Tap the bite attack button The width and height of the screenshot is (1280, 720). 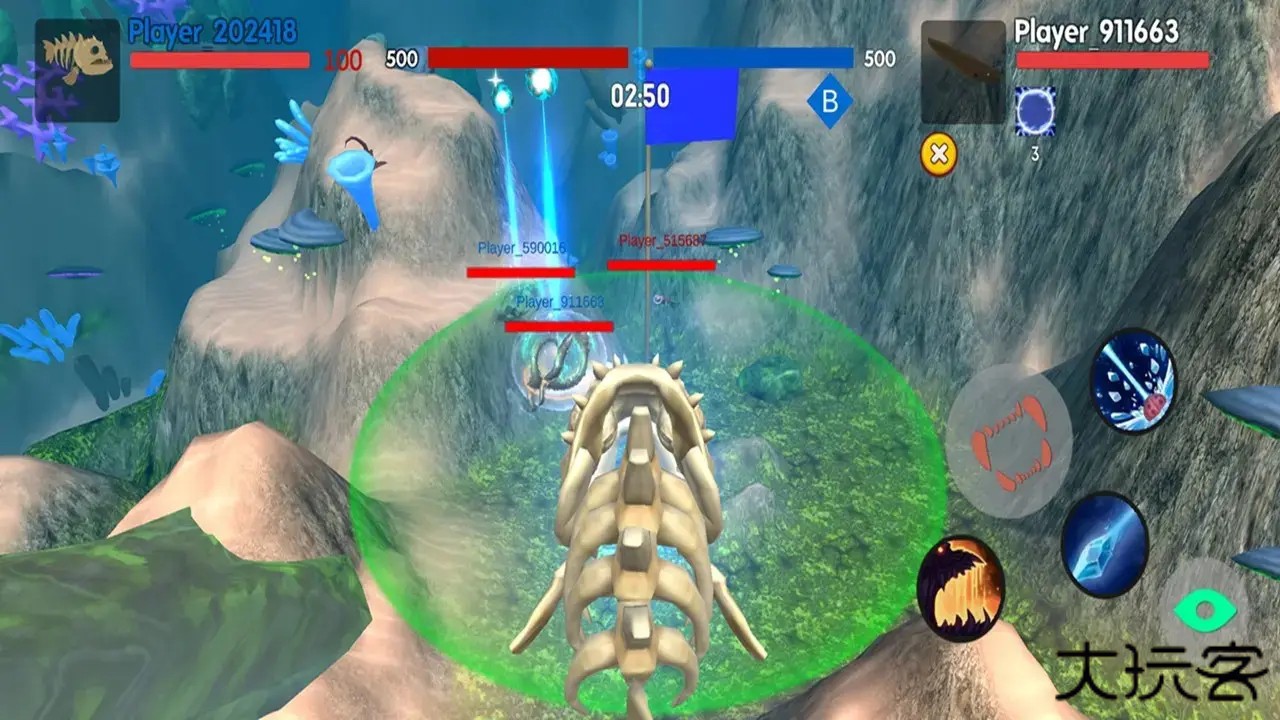[1009, 441]
